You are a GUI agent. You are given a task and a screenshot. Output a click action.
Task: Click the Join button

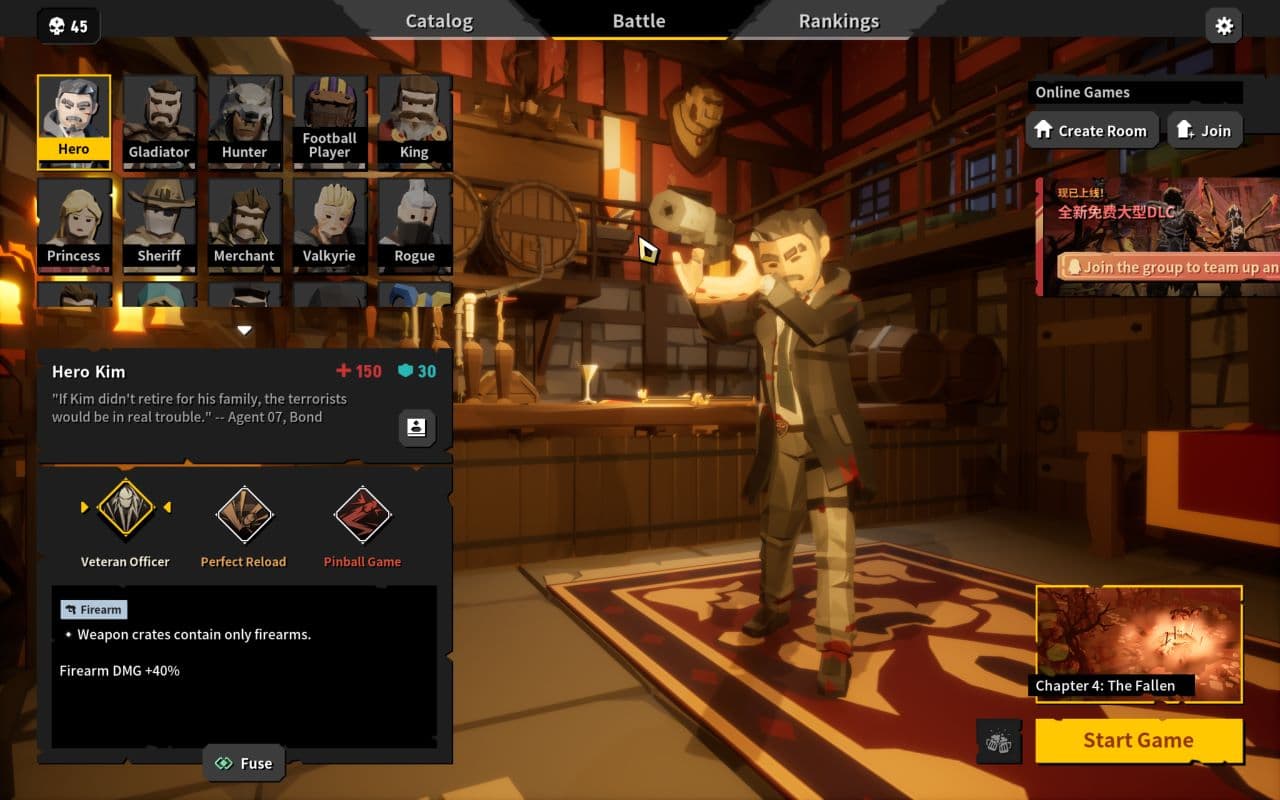pyautogui.click(x=1204, y=129)
